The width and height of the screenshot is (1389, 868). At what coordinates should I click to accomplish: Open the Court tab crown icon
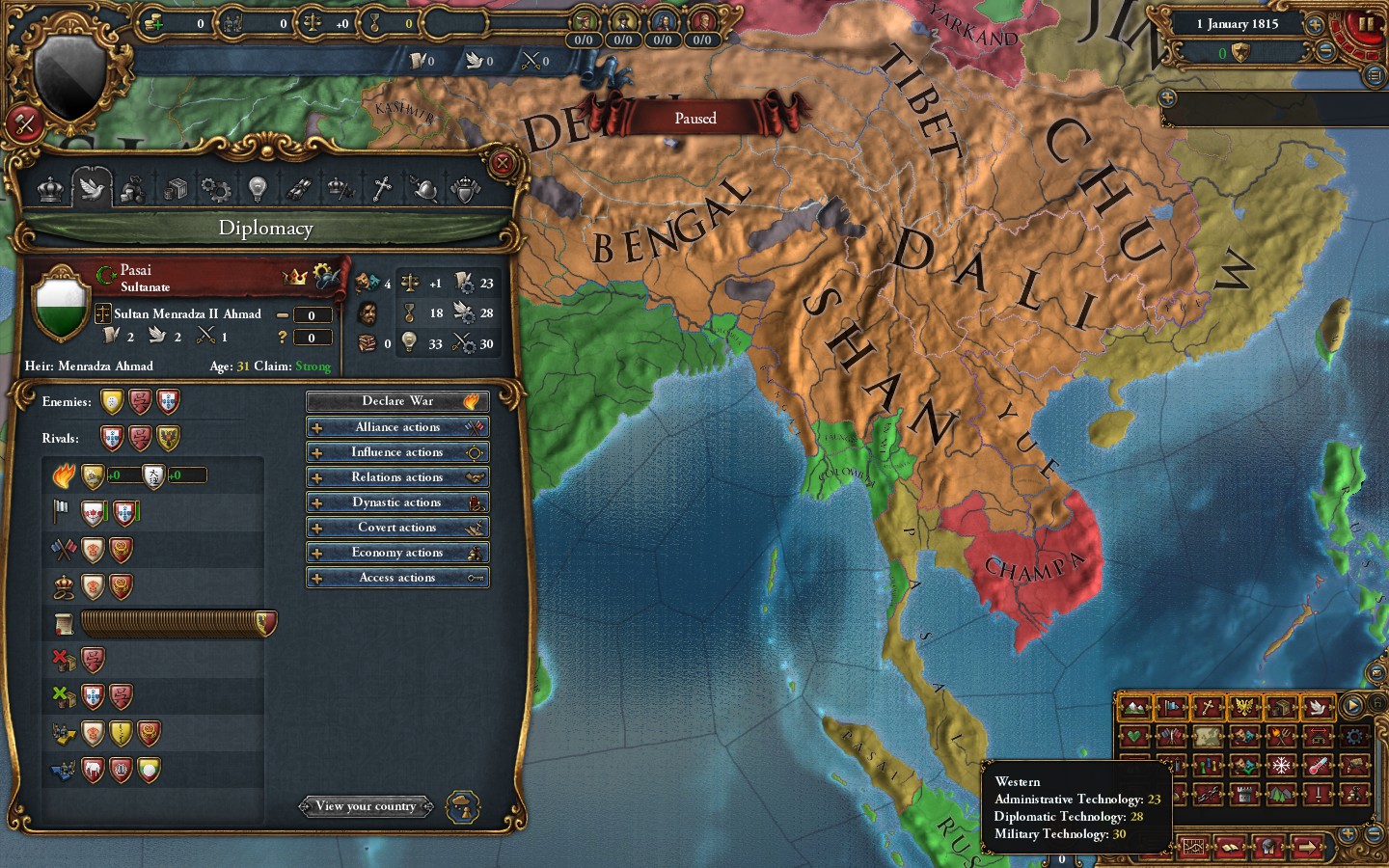pyautogui.click(x=50, y=189)
